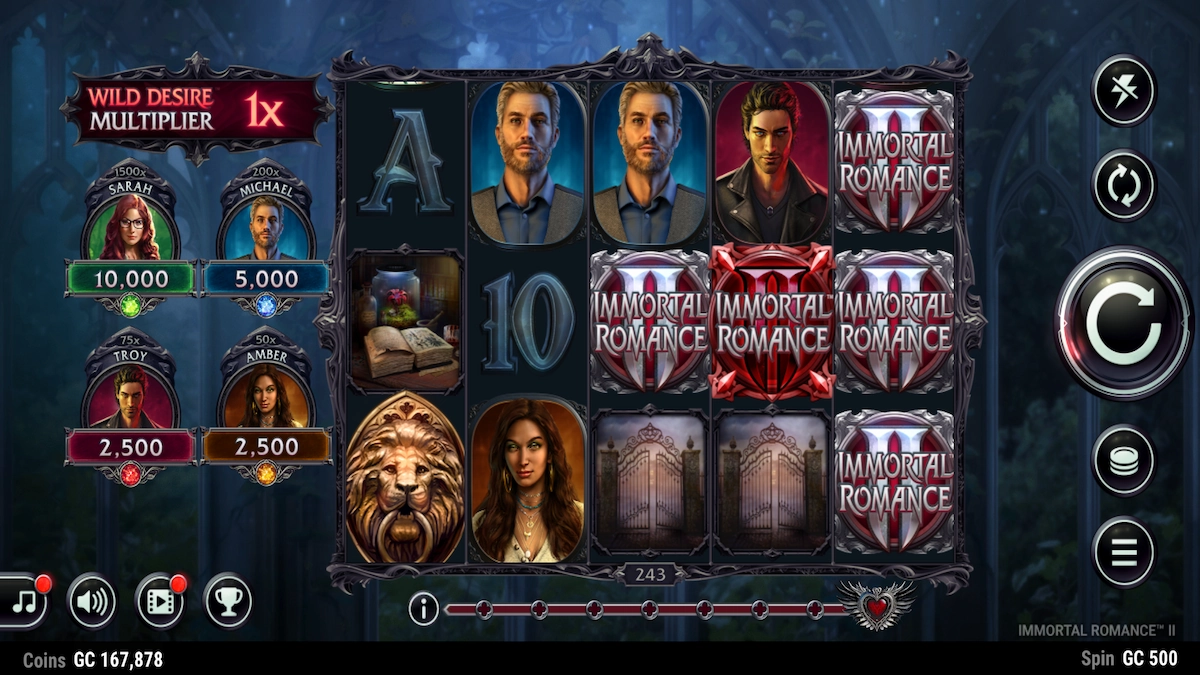Toggle music with the note icon
Image resolution: width=1200 pixels, height=675 pixels.
click(x=24, y=601)
